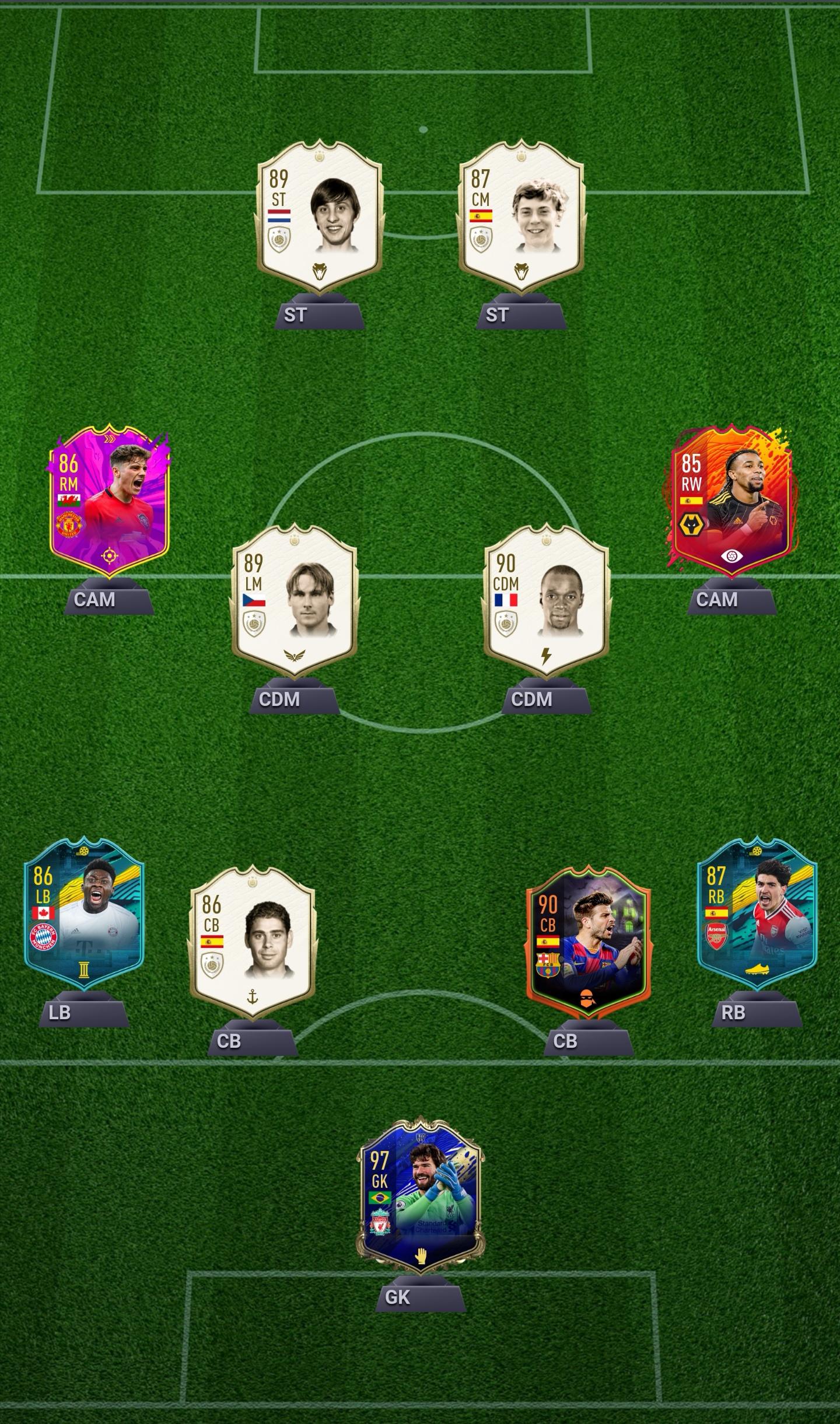Pick the 87 CM Spain icon card
Image resolution: width=840 pixels, height=1424 pixels.
click(521, 217)
